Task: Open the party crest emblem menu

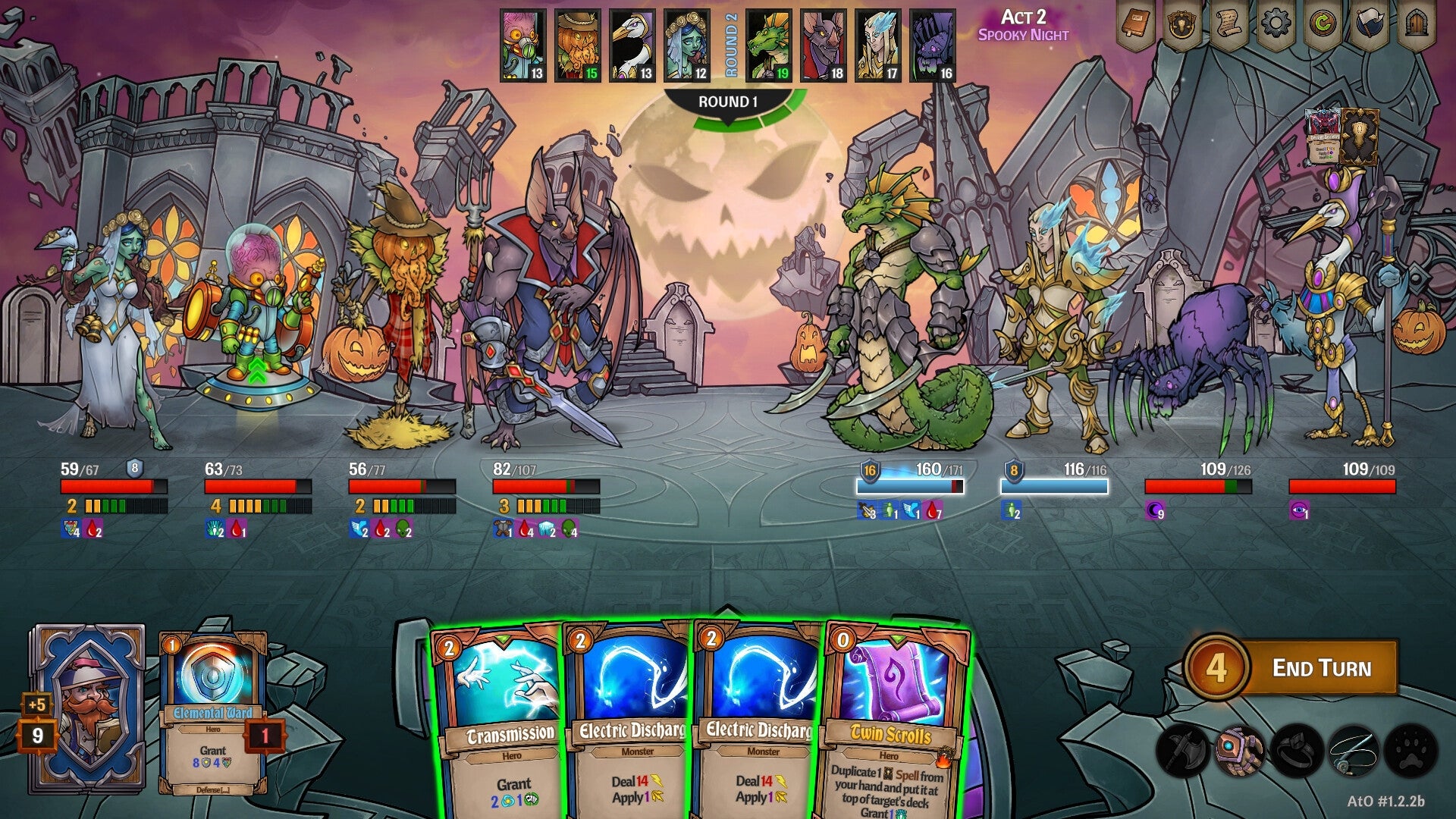Action: coord(1183,24)
